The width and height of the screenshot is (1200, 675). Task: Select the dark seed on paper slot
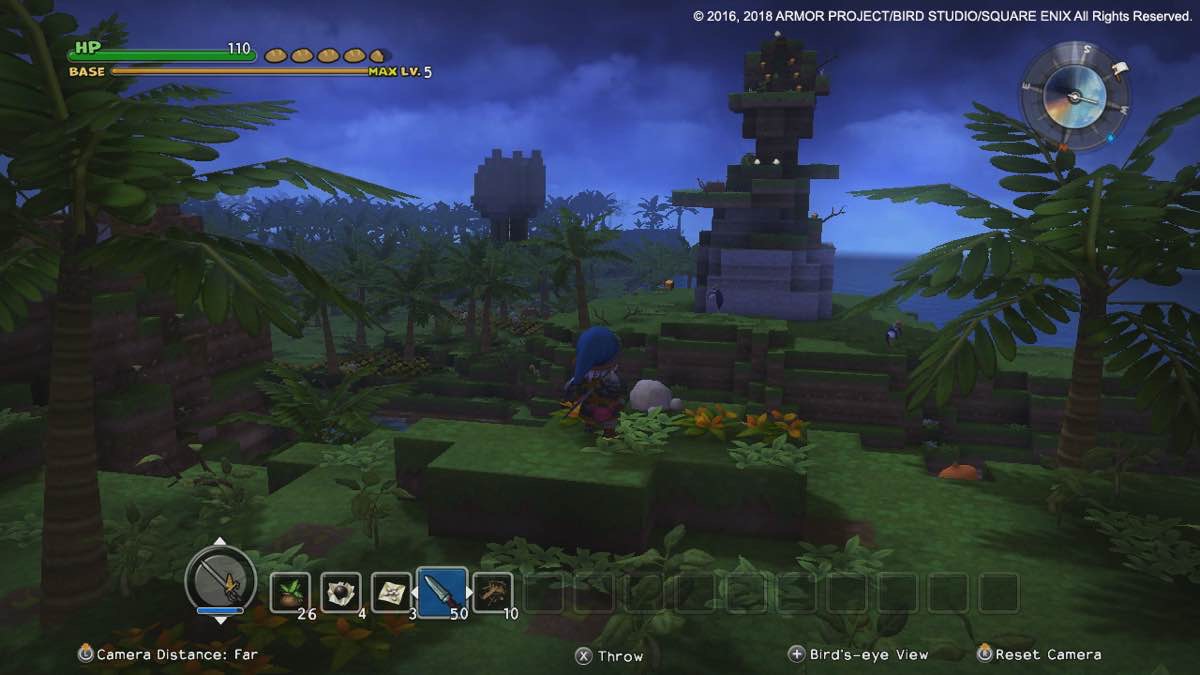[340, 592]
